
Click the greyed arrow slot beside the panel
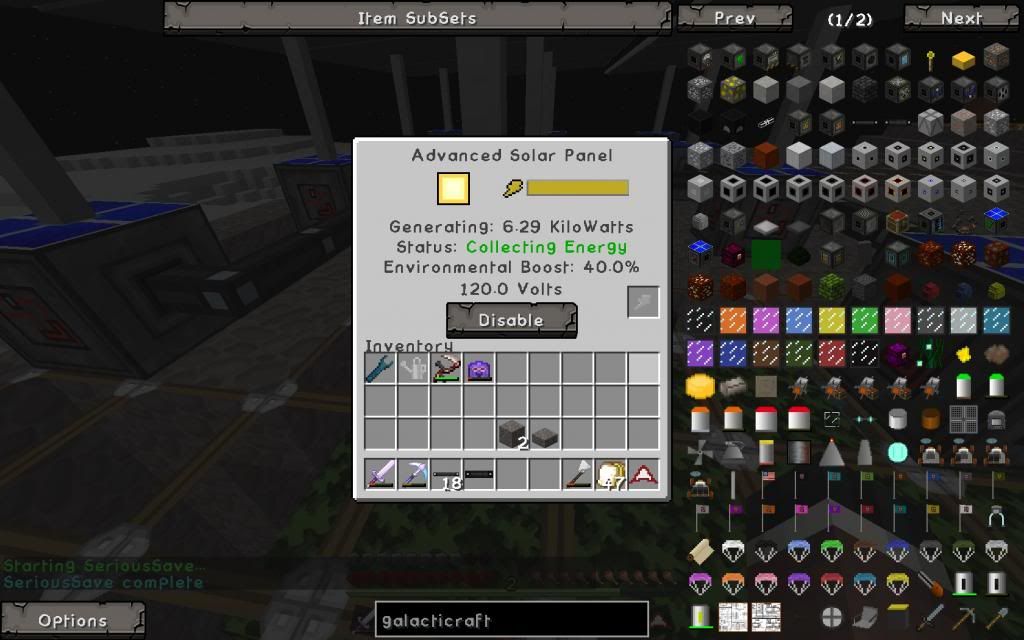(643, 302)
